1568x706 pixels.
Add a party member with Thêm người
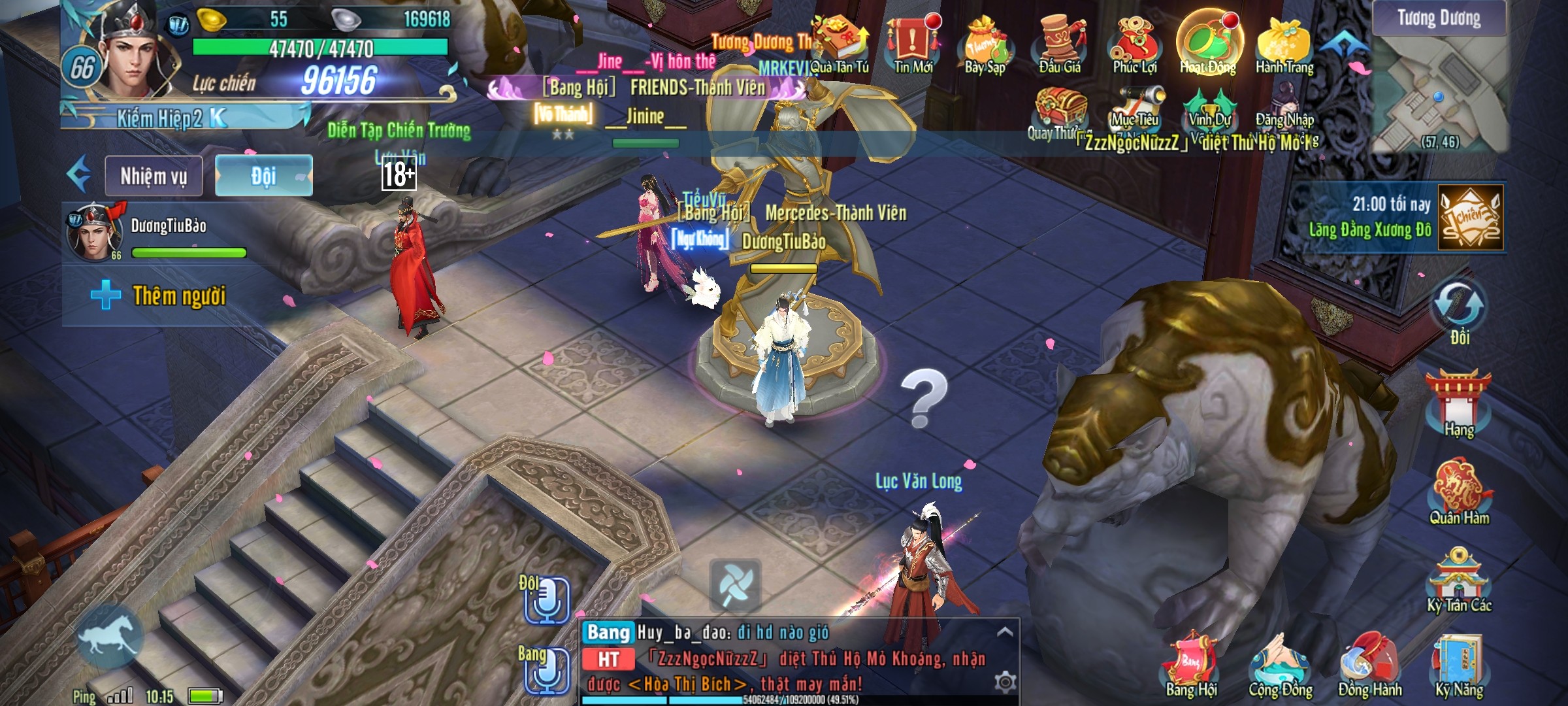coord(160,295)
